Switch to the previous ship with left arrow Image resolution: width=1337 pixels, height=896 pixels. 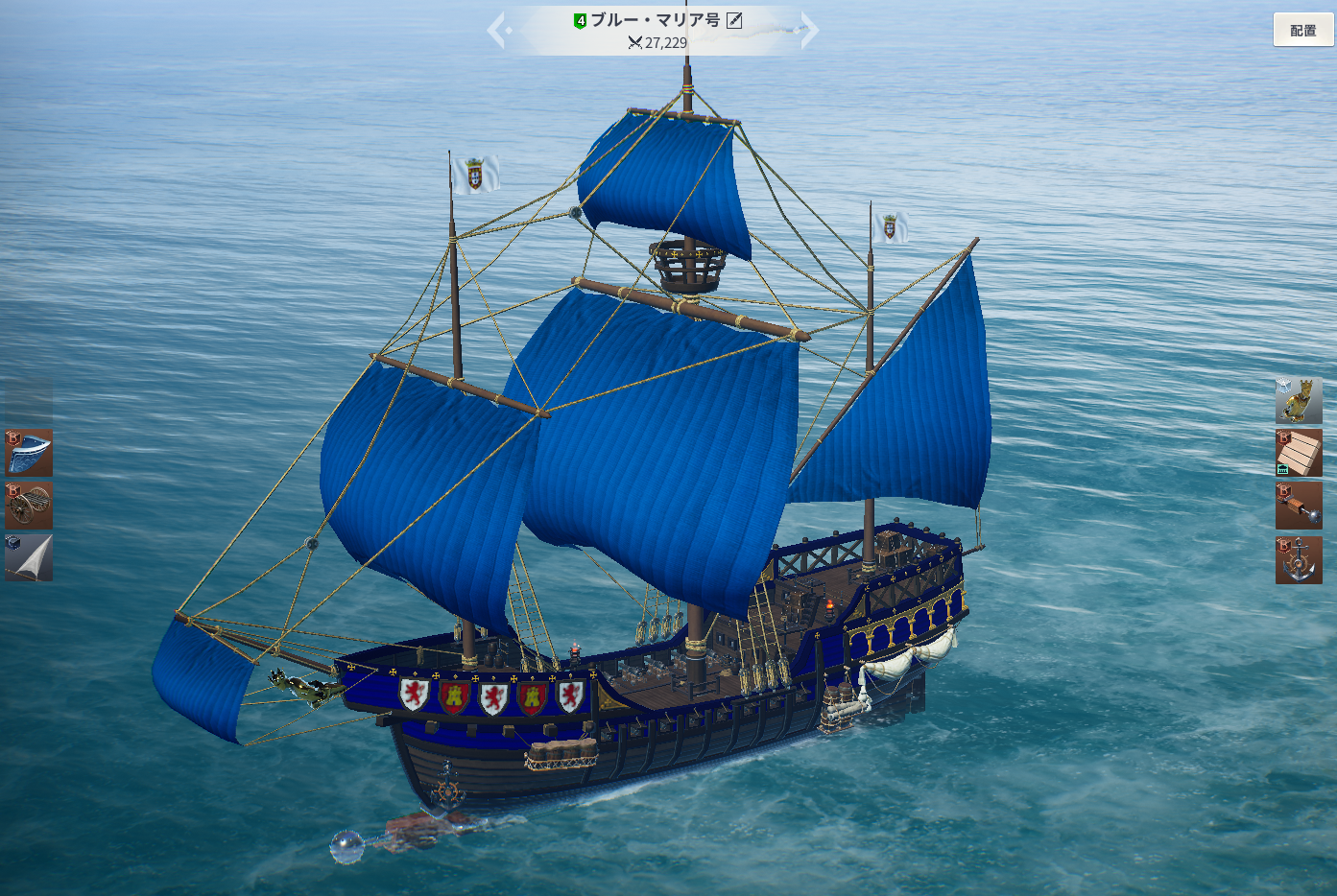498,30
